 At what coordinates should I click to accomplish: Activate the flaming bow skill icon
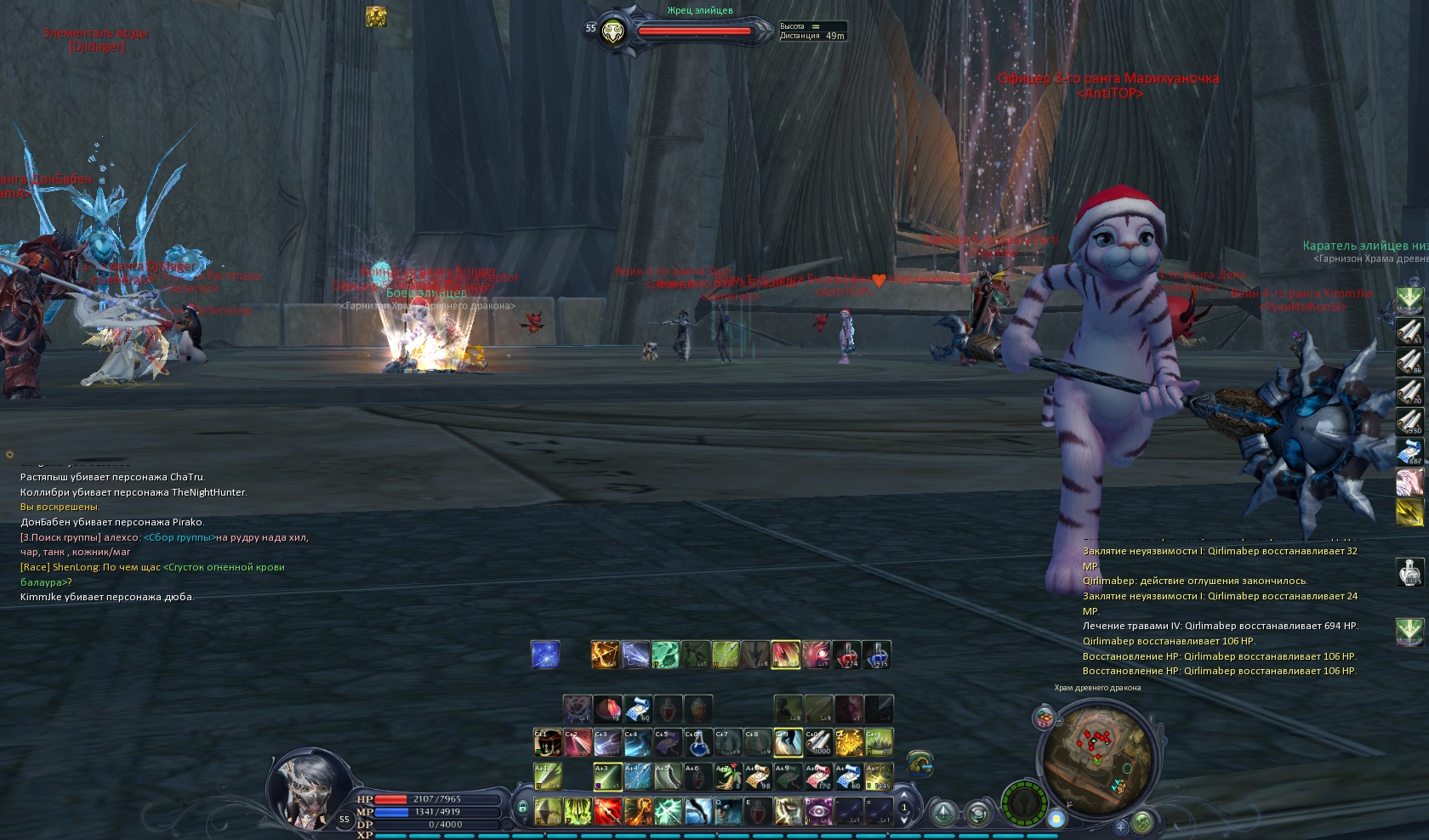(605, 655)
